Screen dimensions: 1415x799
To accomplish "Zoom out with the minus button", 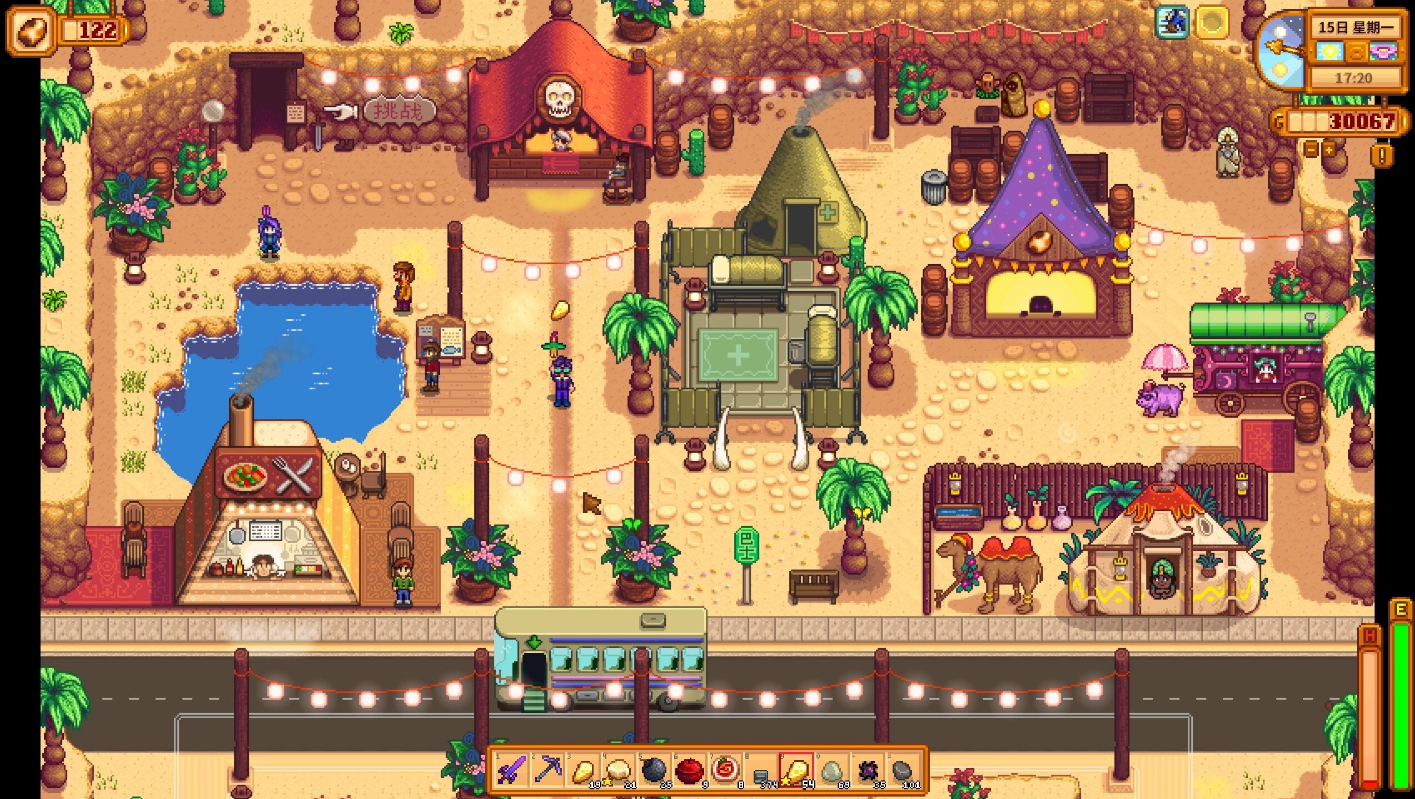I will (1310, 149).
